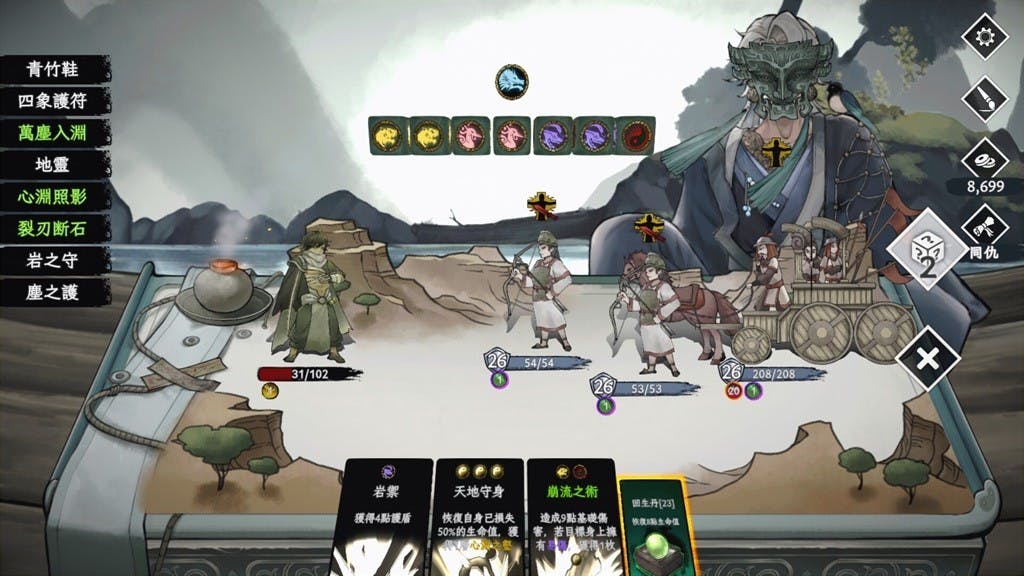Select the 地靈 entry
1024x576 pixels.
55,165
